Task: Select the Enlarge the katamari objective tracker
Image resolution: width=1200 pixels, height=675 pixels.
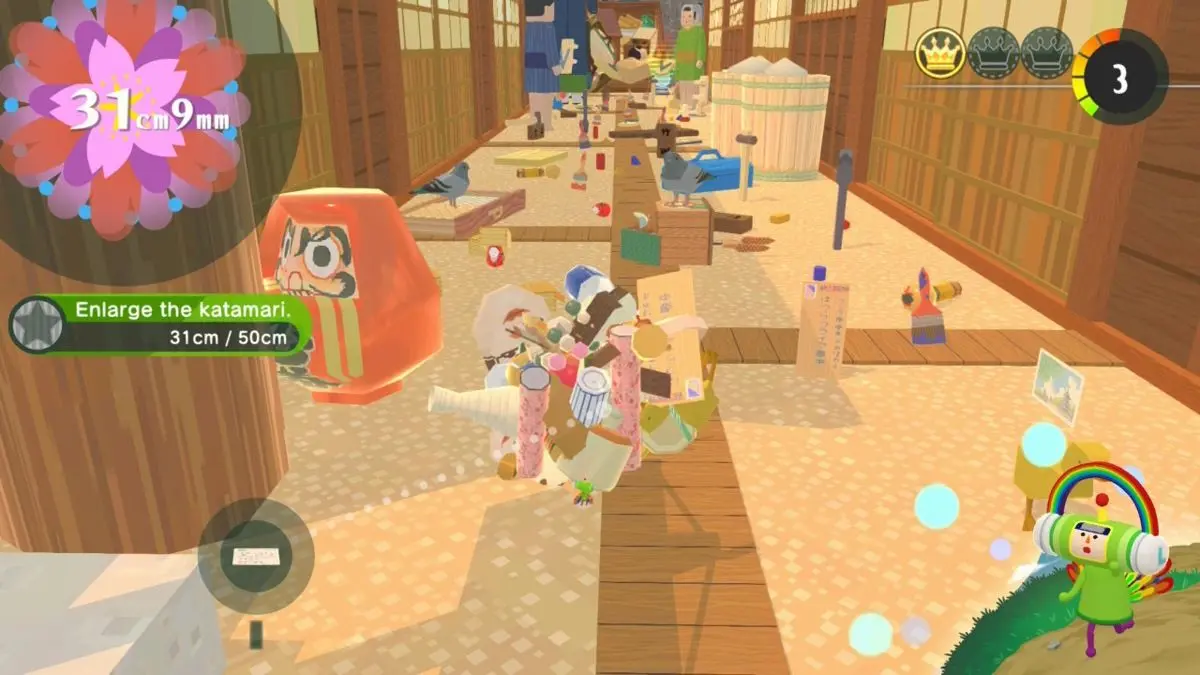Action: [160, 324]
